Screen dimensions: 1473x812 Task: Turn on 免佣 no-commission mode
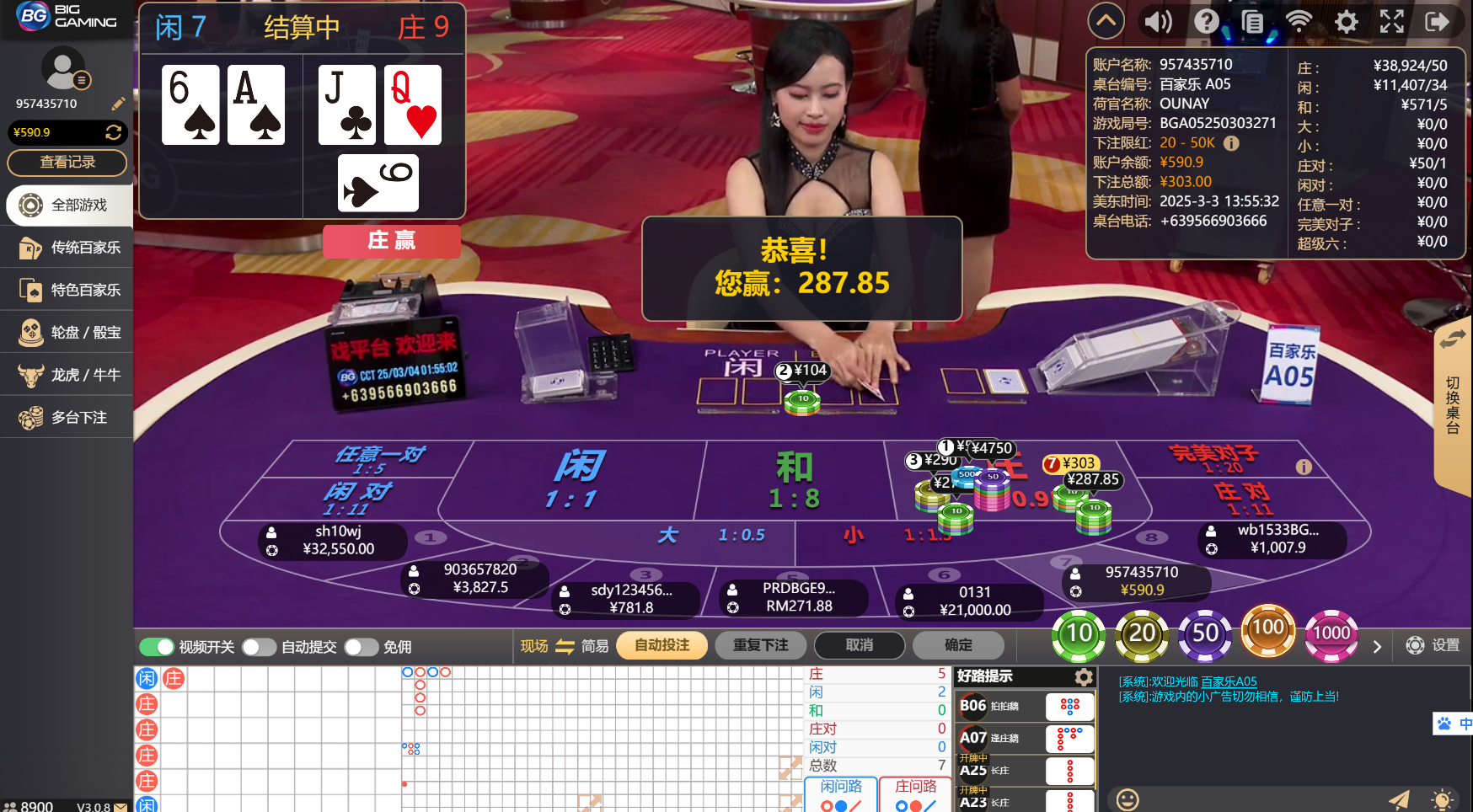tap(362, 647)
